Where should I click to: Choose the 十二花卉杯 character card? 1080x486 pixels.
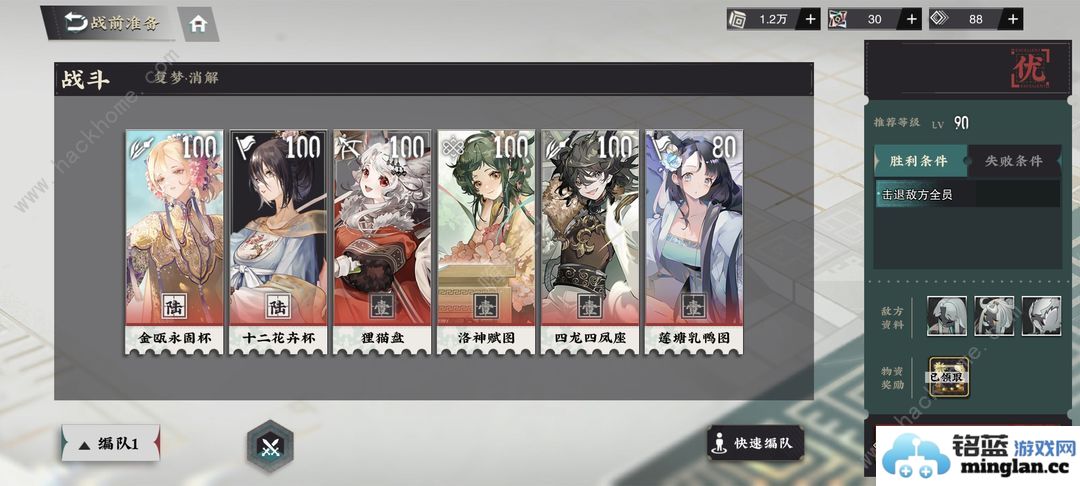(279, 242)
